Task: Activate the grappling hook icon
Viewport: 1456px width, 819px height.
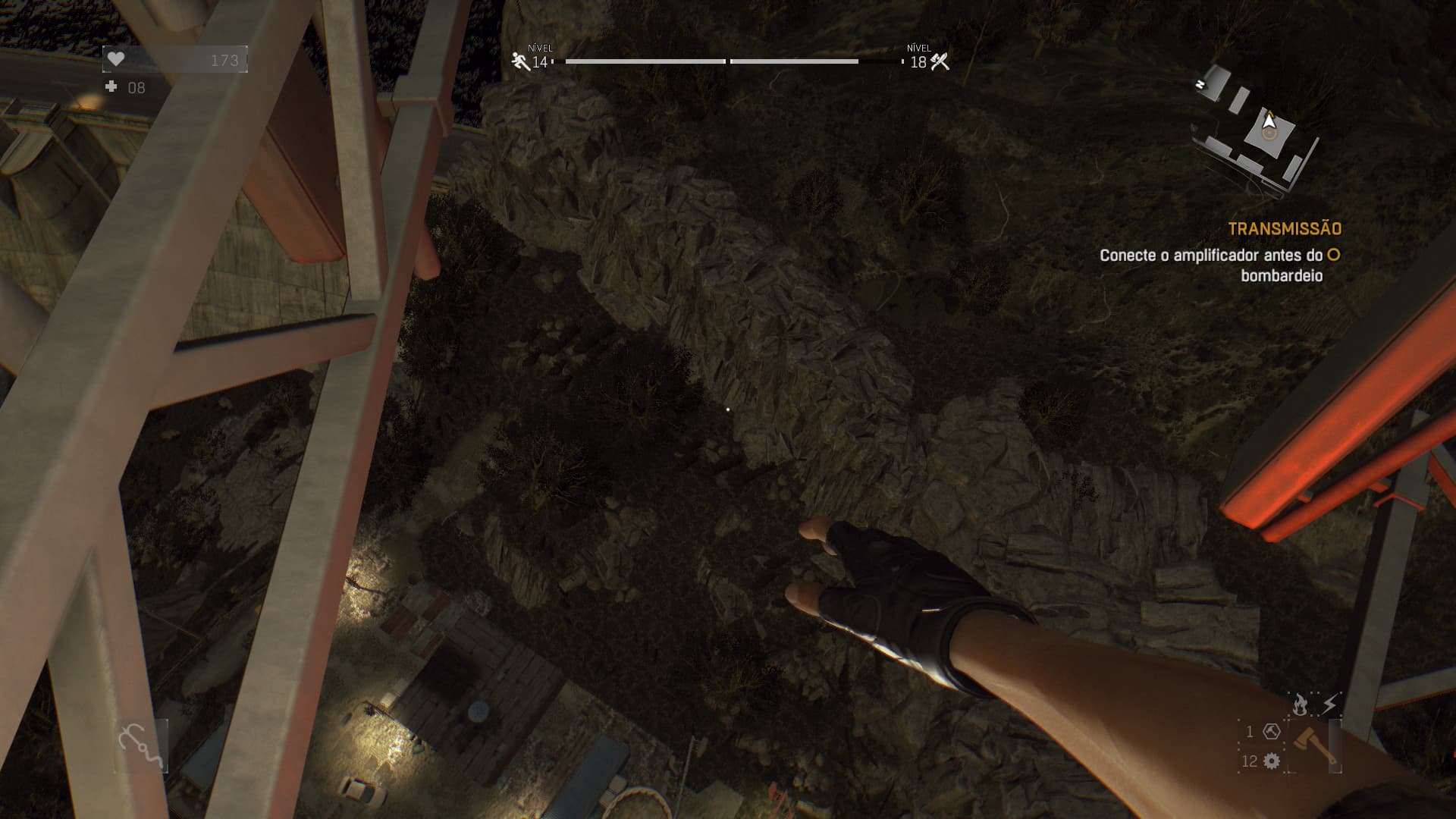Action: (x=140, y=745)
